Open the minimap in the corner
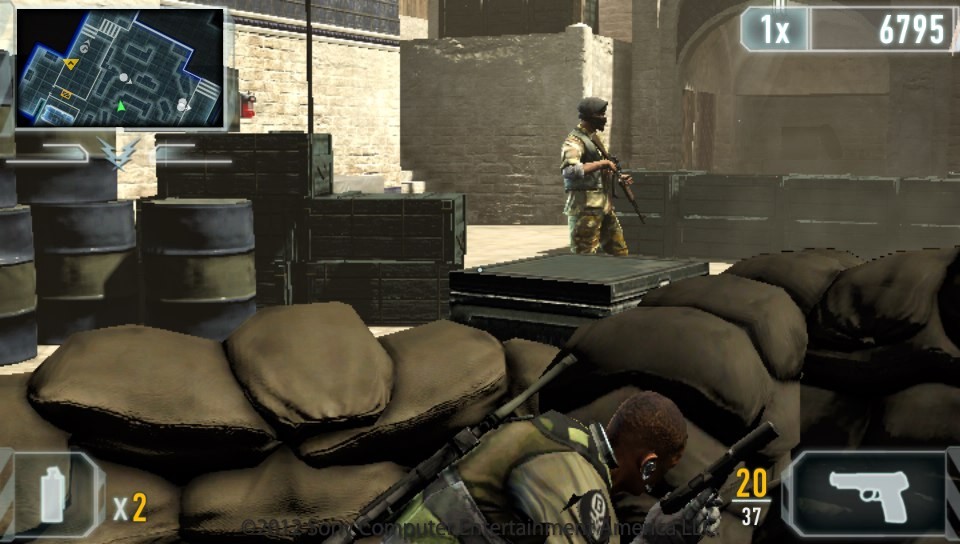Viewport: 960px width, 544px height. [x=119, y=68]
